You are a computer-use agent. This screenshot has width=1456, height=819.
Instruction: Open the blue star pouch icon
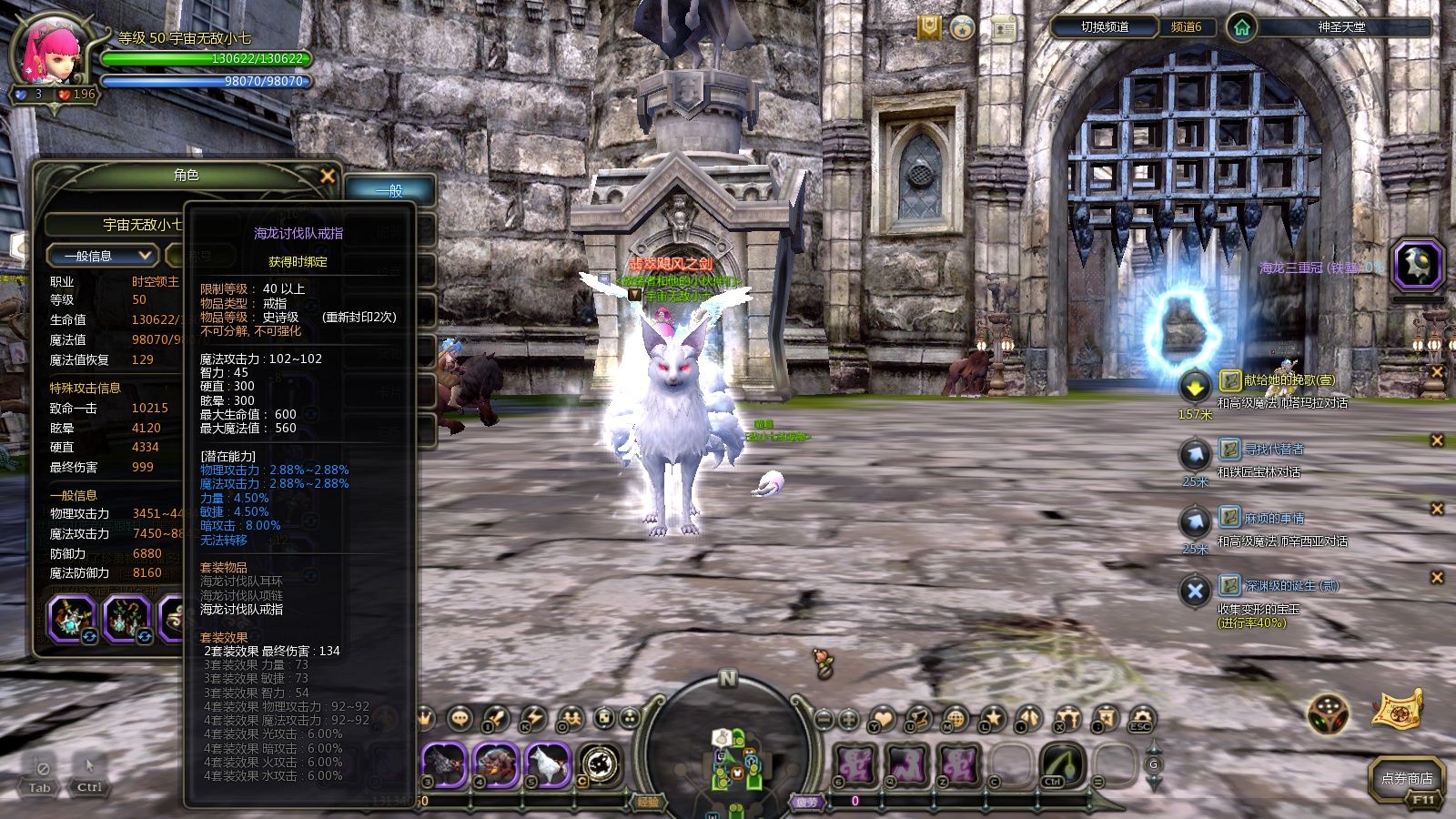pos(963,28)
